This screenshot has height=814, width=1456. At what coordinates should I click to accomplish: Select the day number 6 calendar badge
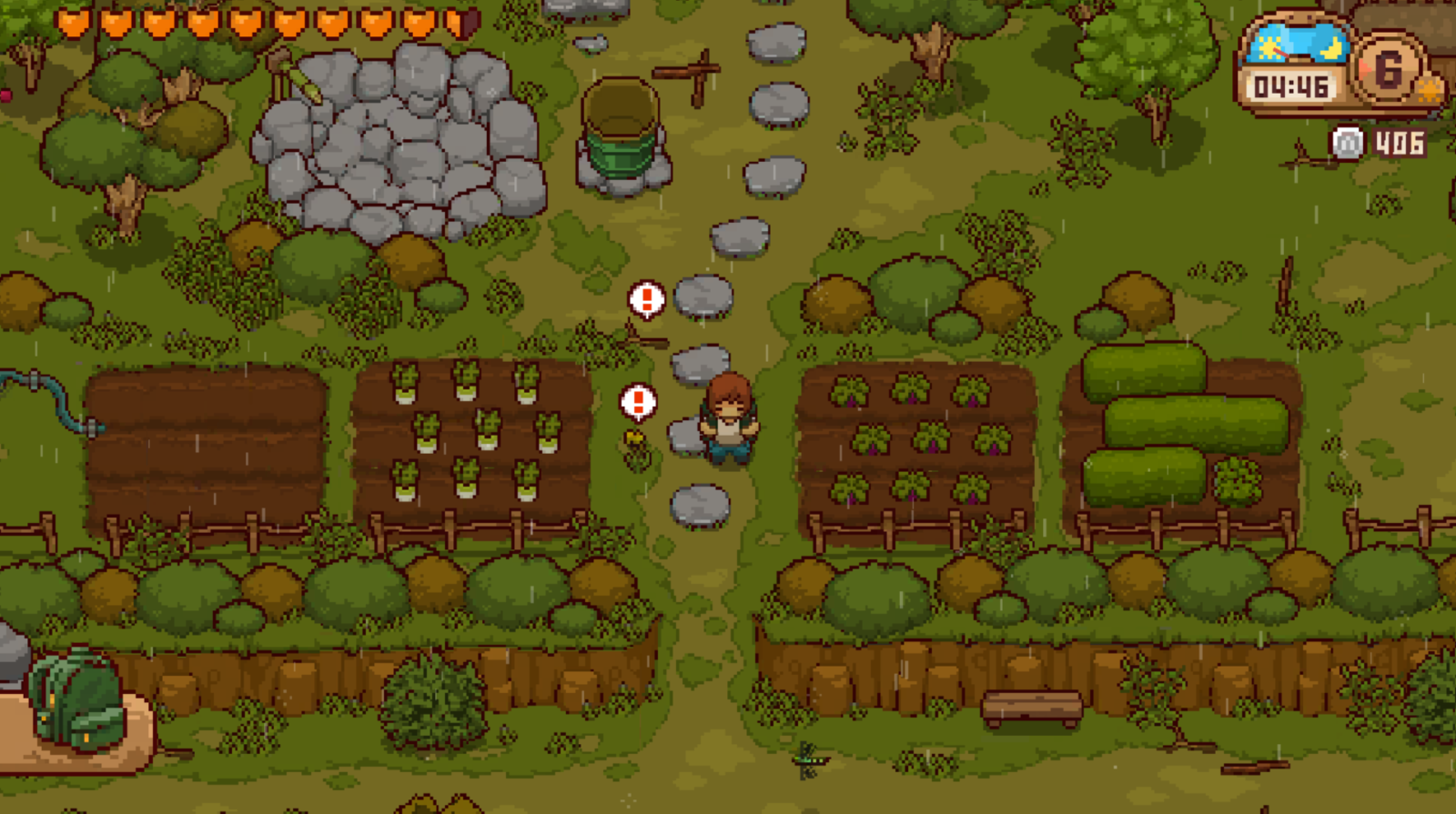1388,70
